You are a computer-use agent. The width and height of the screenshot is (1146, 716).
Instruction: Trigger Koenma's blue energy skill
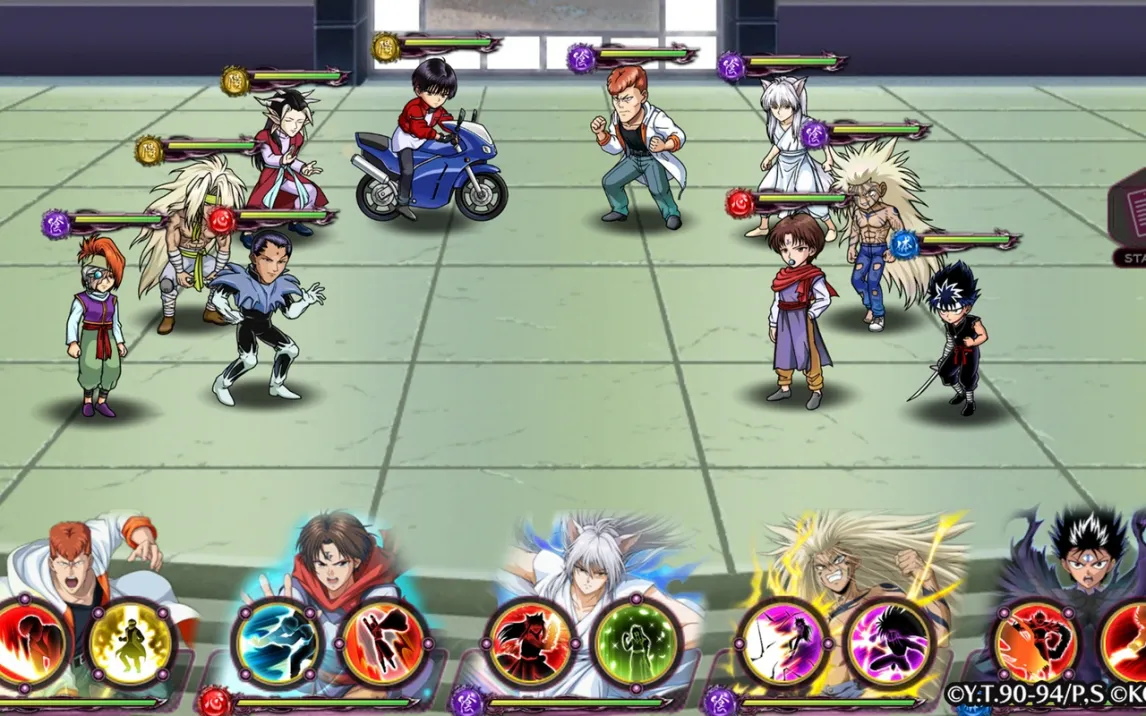pyautogui.click(x=277, y=642)
